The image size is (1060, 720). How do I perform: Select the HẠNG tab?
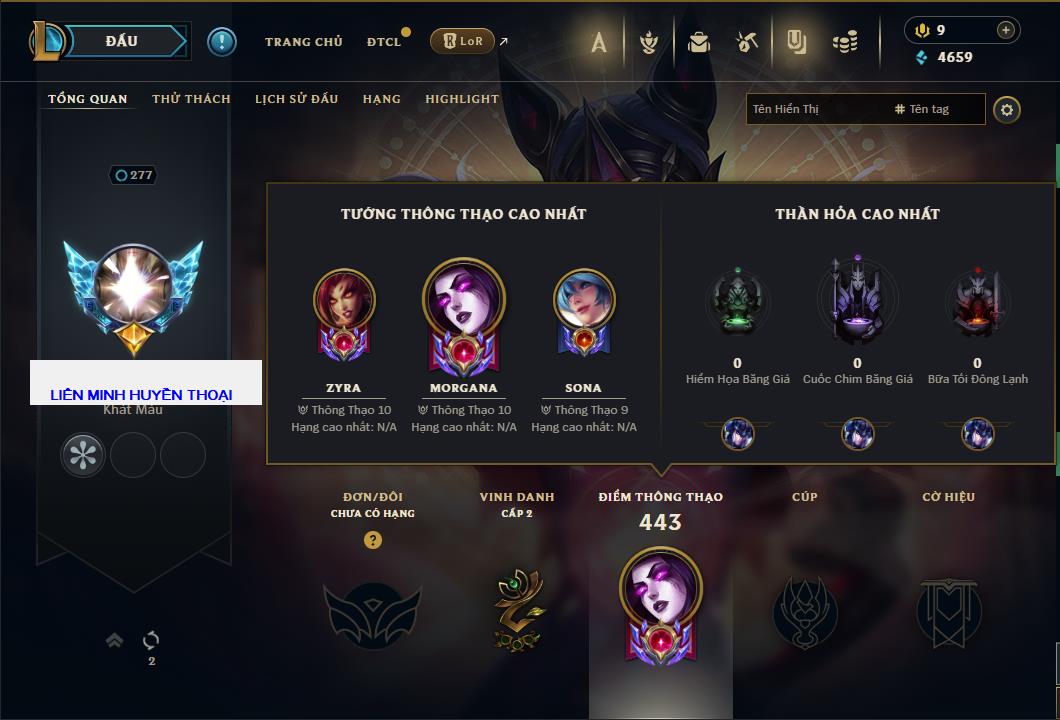coord(381,99)
